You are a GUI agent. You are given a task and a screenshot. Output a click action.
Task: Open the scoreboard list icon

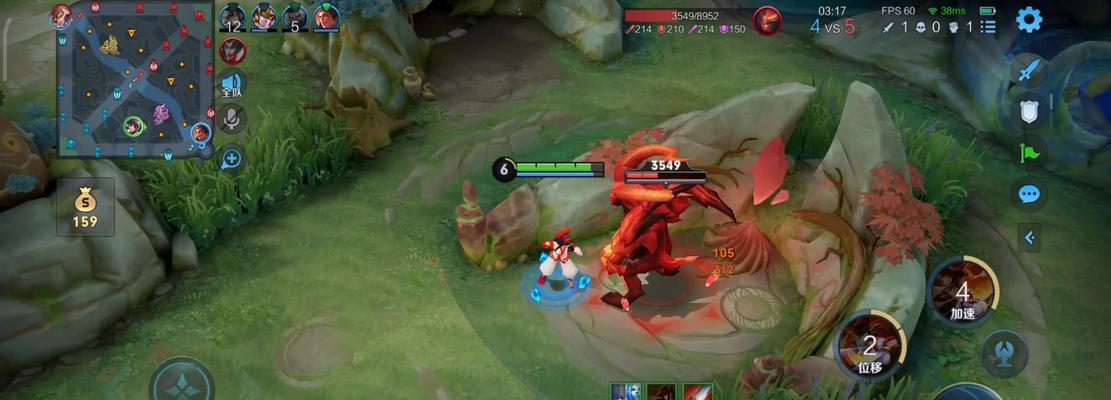988,27
